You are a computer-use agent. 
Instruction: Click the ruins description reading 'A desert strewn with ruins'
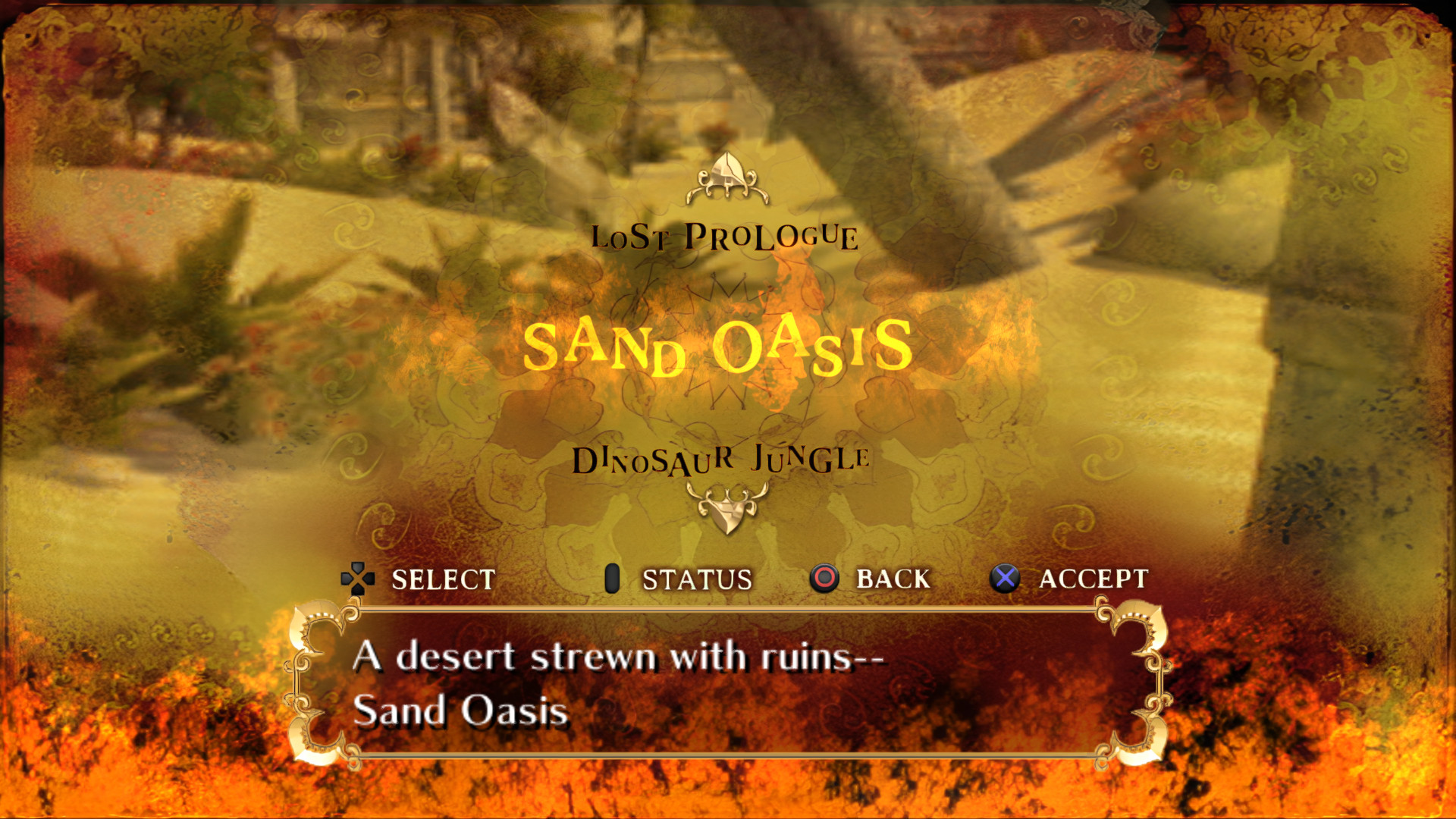pyautogui.click(x=622, y=658)
